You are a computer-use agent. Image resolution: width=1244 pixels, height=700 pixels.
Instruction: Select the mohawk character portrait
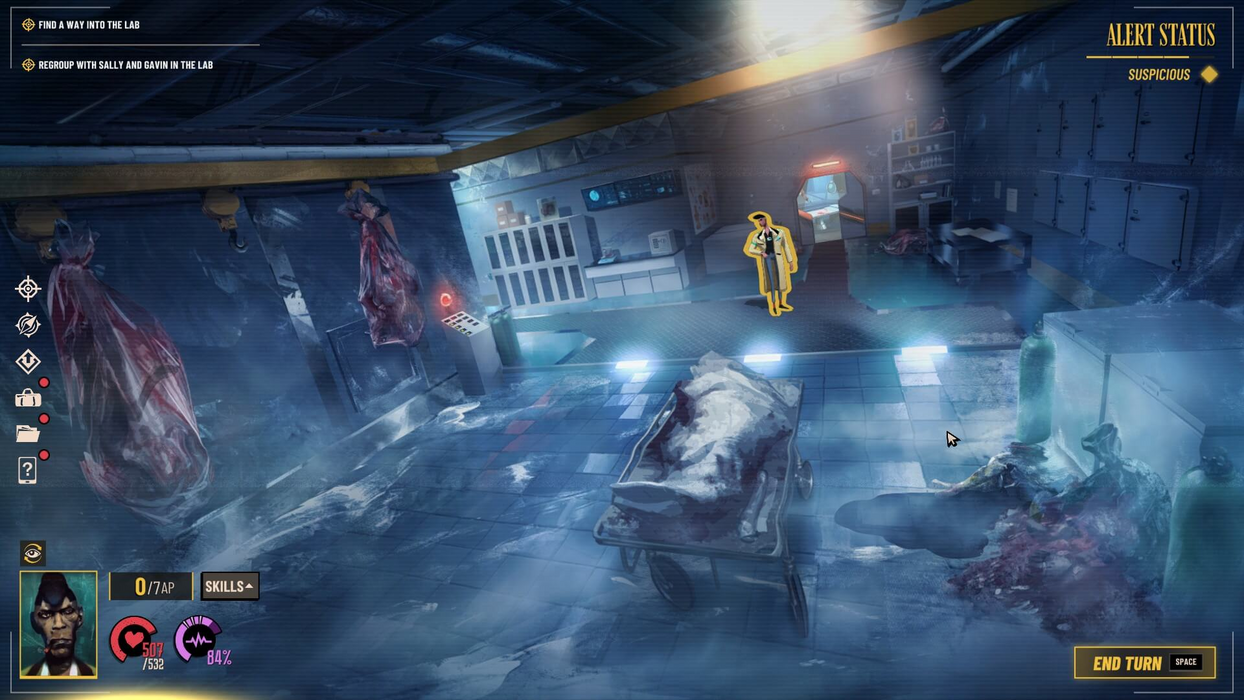pos(59,624)
